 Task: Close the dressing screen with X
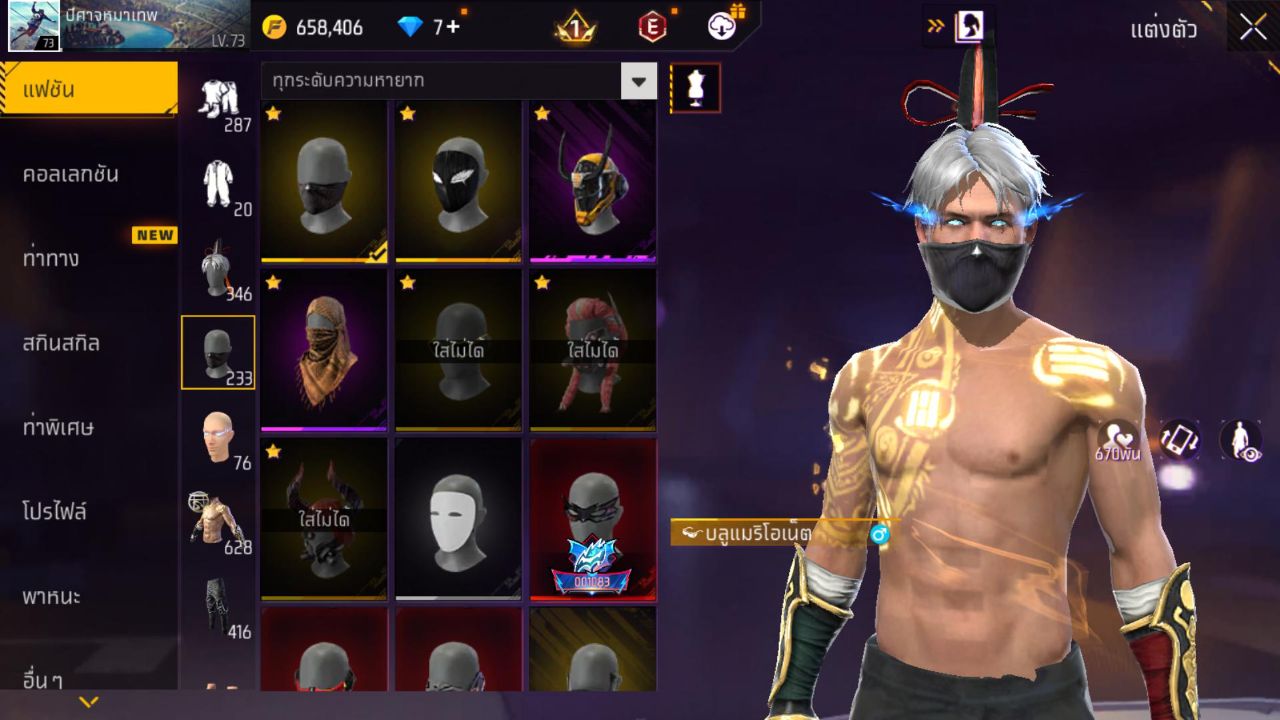pos(1253,28)
